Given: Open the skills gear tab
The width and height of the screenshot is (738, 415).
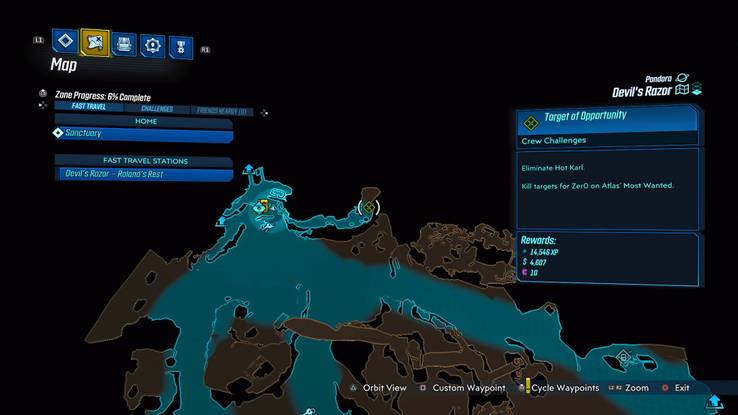Looking at the screenshot, I should pos(152,44).
